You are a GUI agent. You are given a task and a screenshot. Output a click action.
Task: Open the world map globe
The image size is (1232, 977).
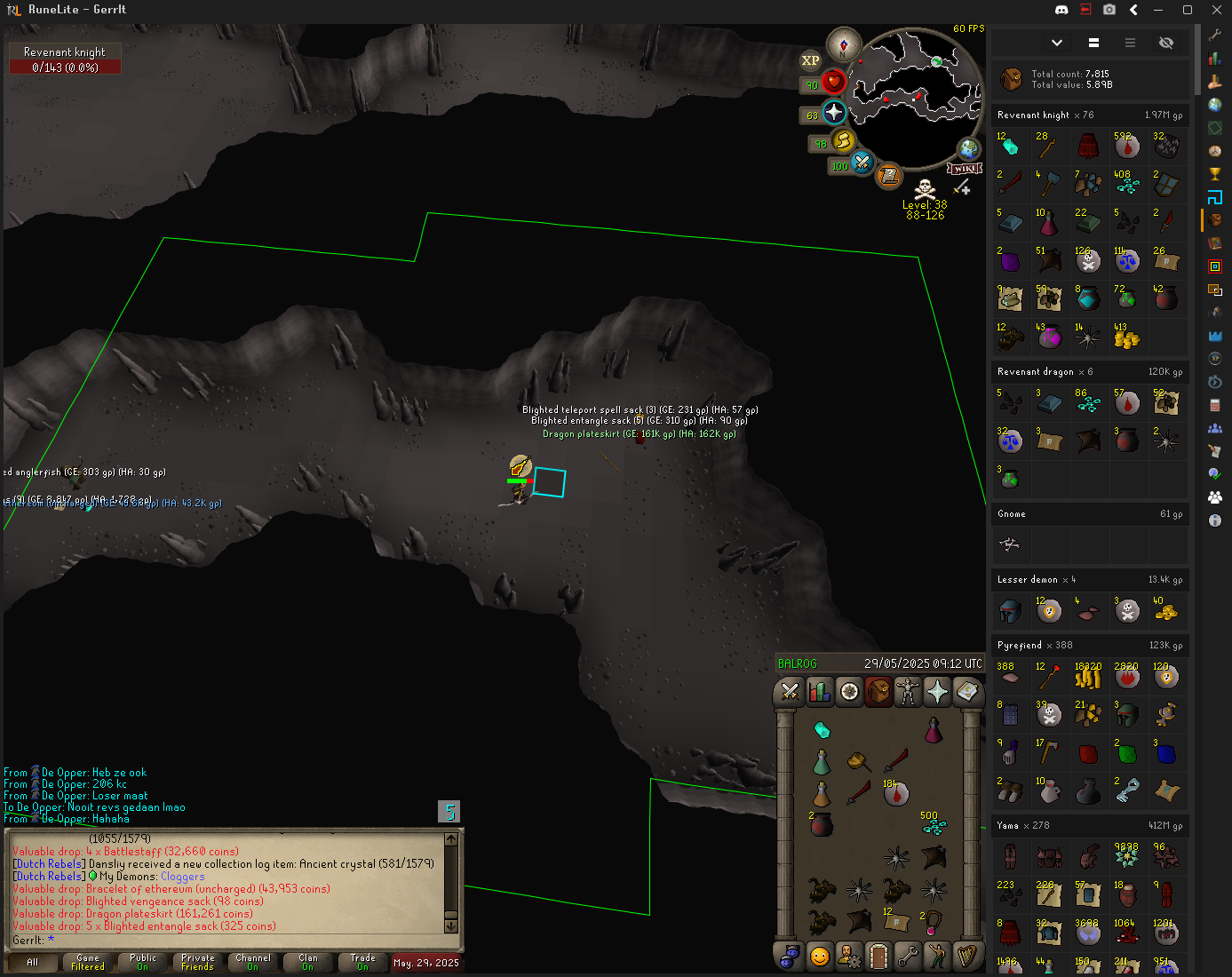click(x=968, y=148)
